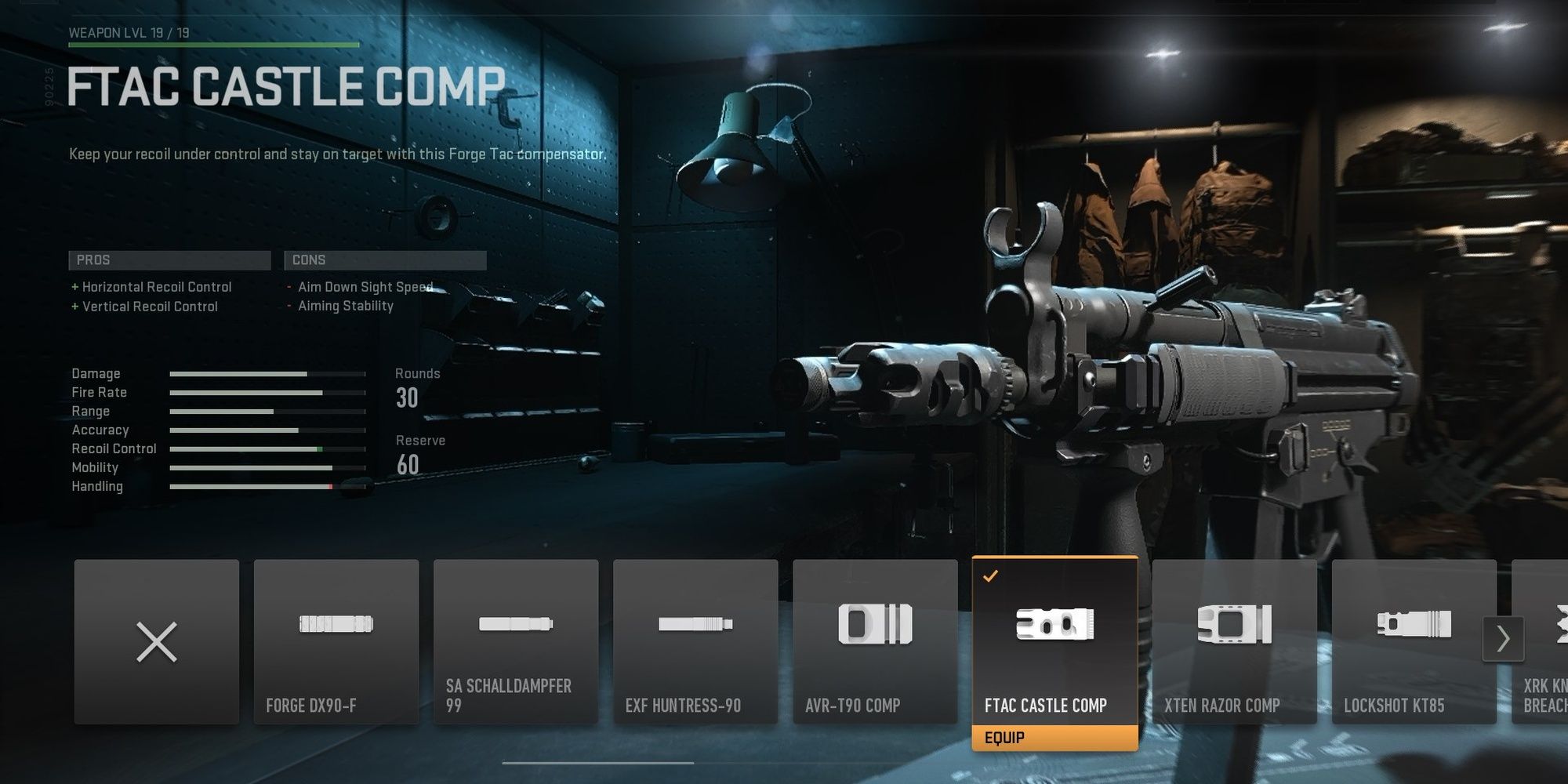Click the Weapon Lvl 19/19 progress bar

click(212, 46)
